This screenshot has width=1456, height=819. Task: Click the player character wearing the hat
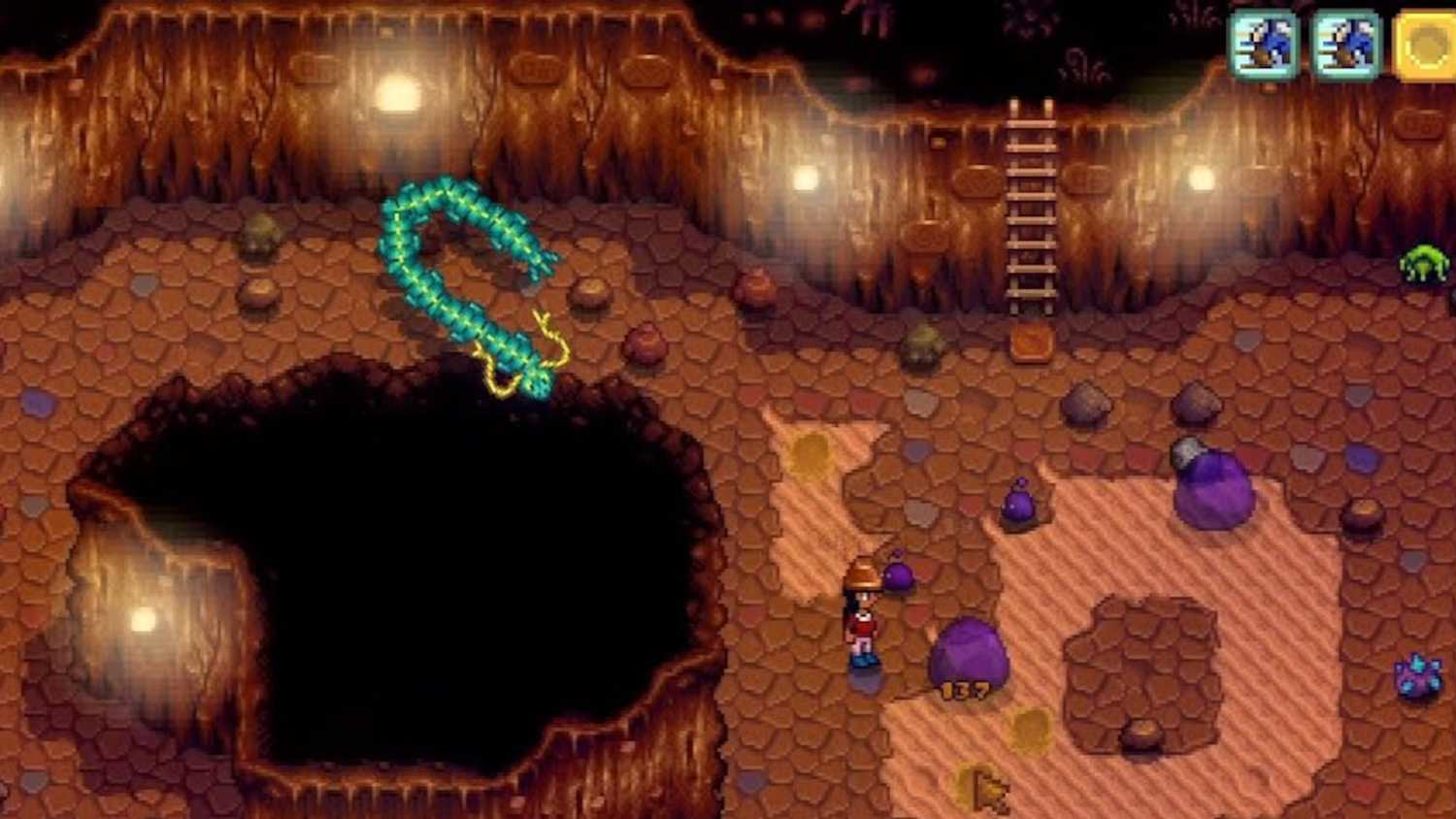(862, 611)
